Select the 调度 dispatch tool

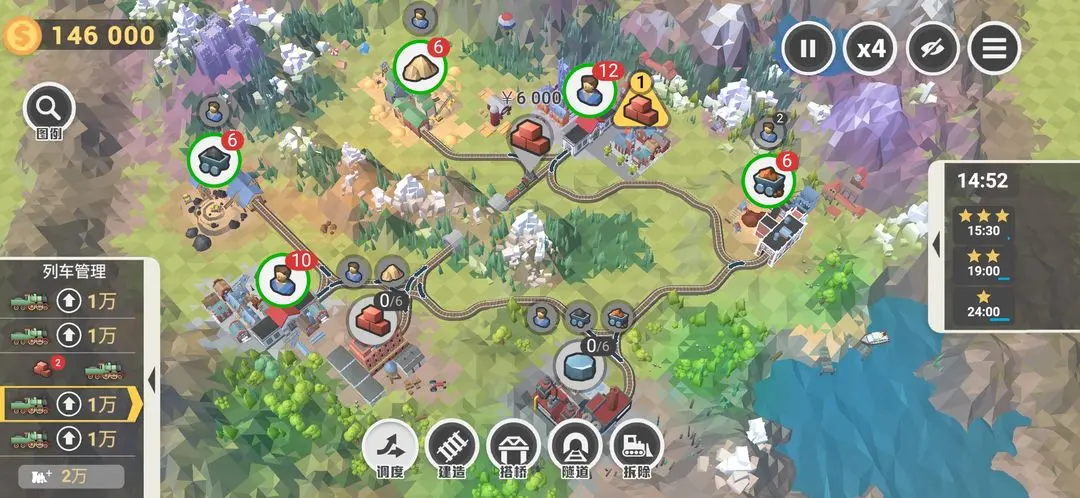pos(390,447)
